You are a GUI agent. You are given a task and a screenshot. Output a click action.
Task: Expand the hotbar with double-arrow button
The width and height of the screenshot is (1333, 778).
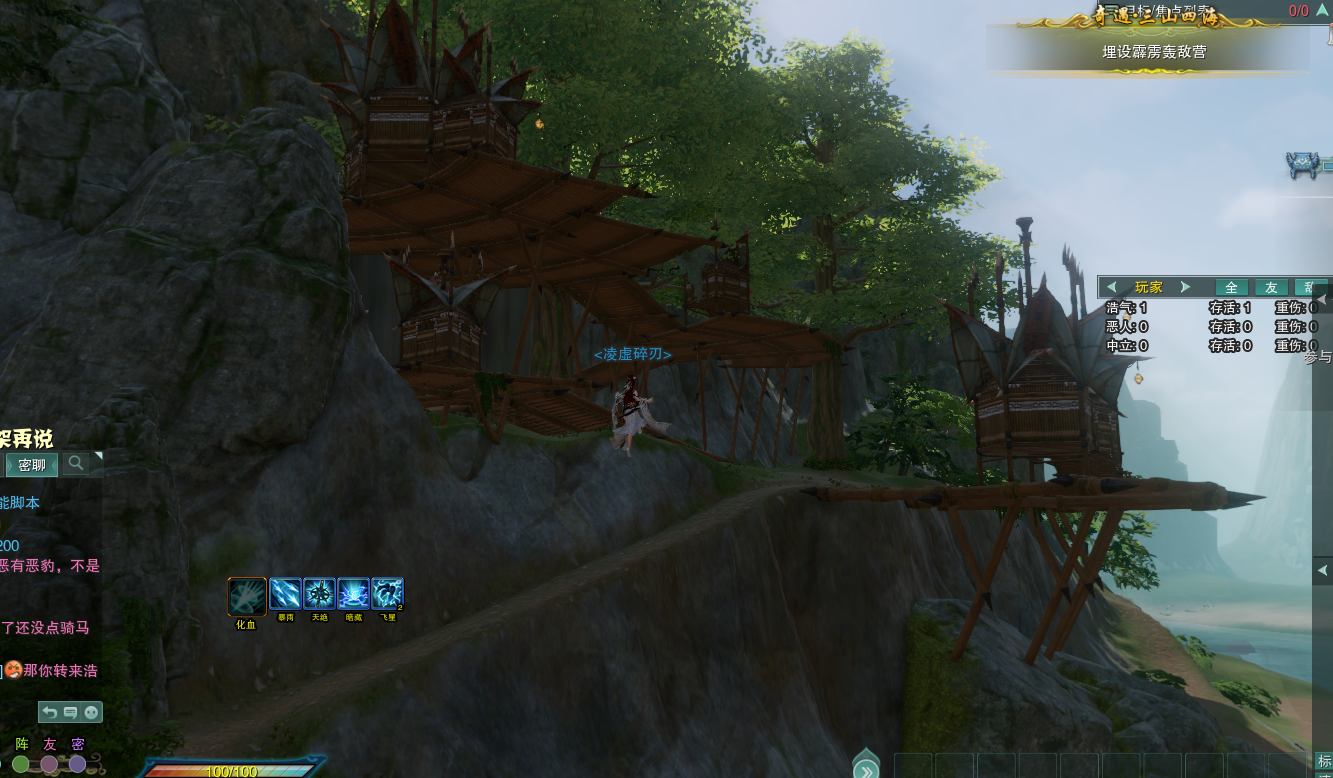866,769
